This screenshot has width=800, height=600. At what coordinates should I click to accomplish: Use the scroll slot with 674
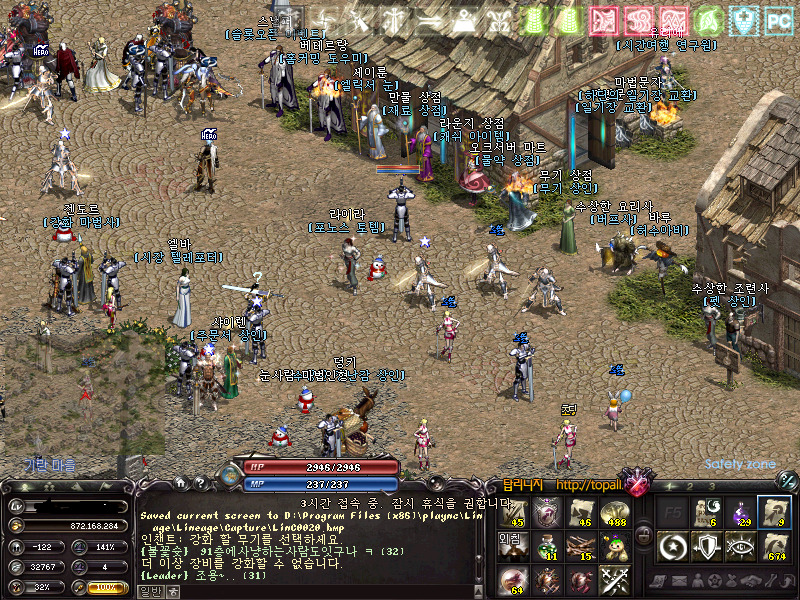774,546
